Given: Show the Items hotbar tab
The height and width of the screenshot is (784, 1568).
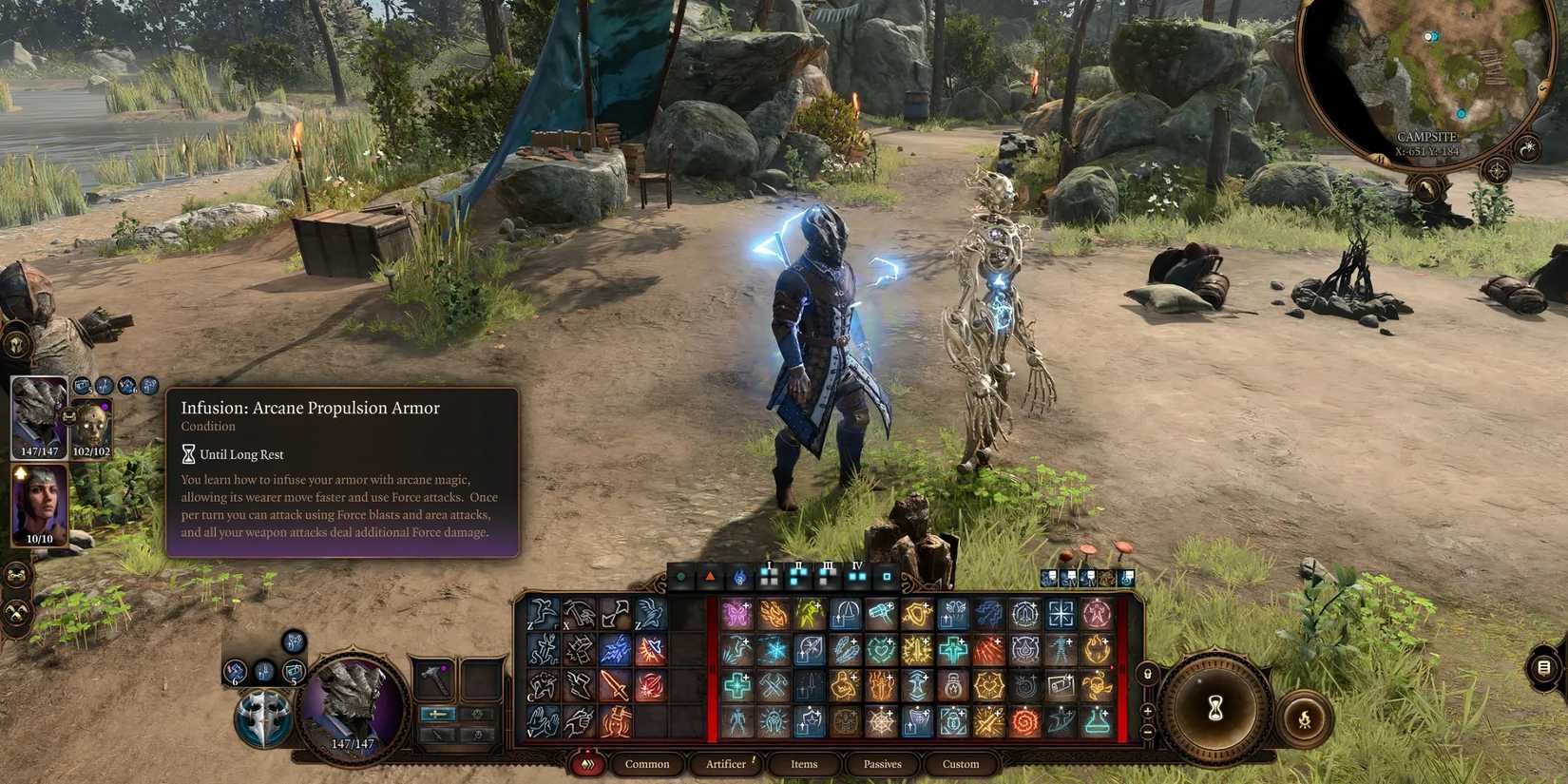Looking at the screenshot, I should [x=804, y=764].
